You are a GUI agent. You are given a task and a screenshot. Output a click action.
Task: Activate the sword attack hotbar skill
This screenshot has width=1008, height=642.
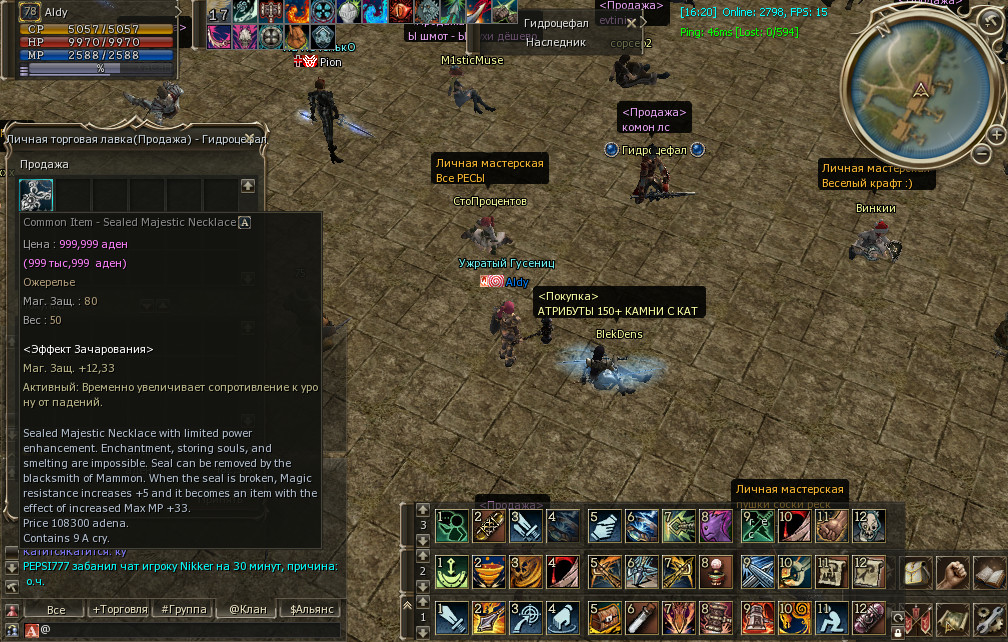(x=452, y=617)
